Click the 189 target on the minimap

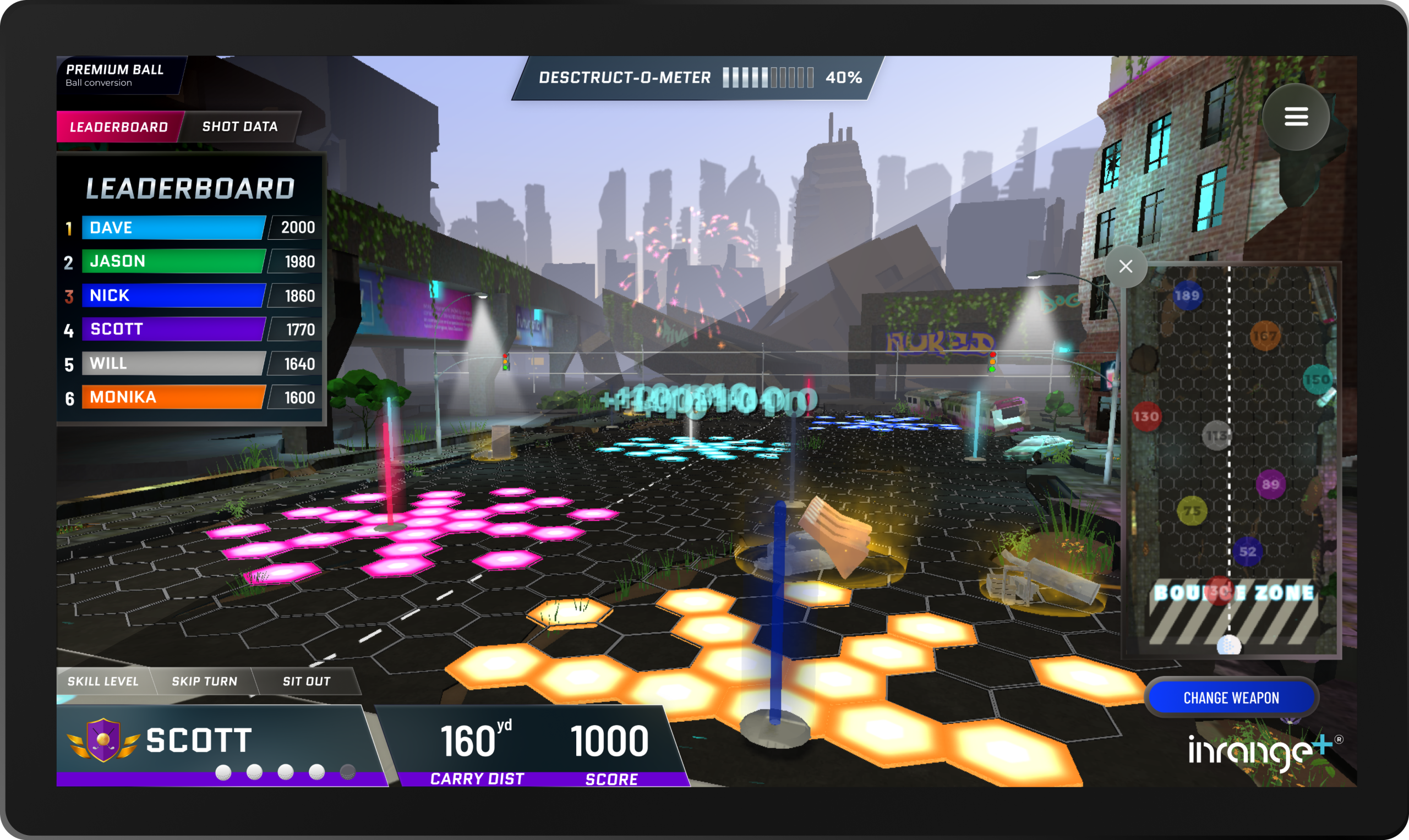[x=1187, y=295]
